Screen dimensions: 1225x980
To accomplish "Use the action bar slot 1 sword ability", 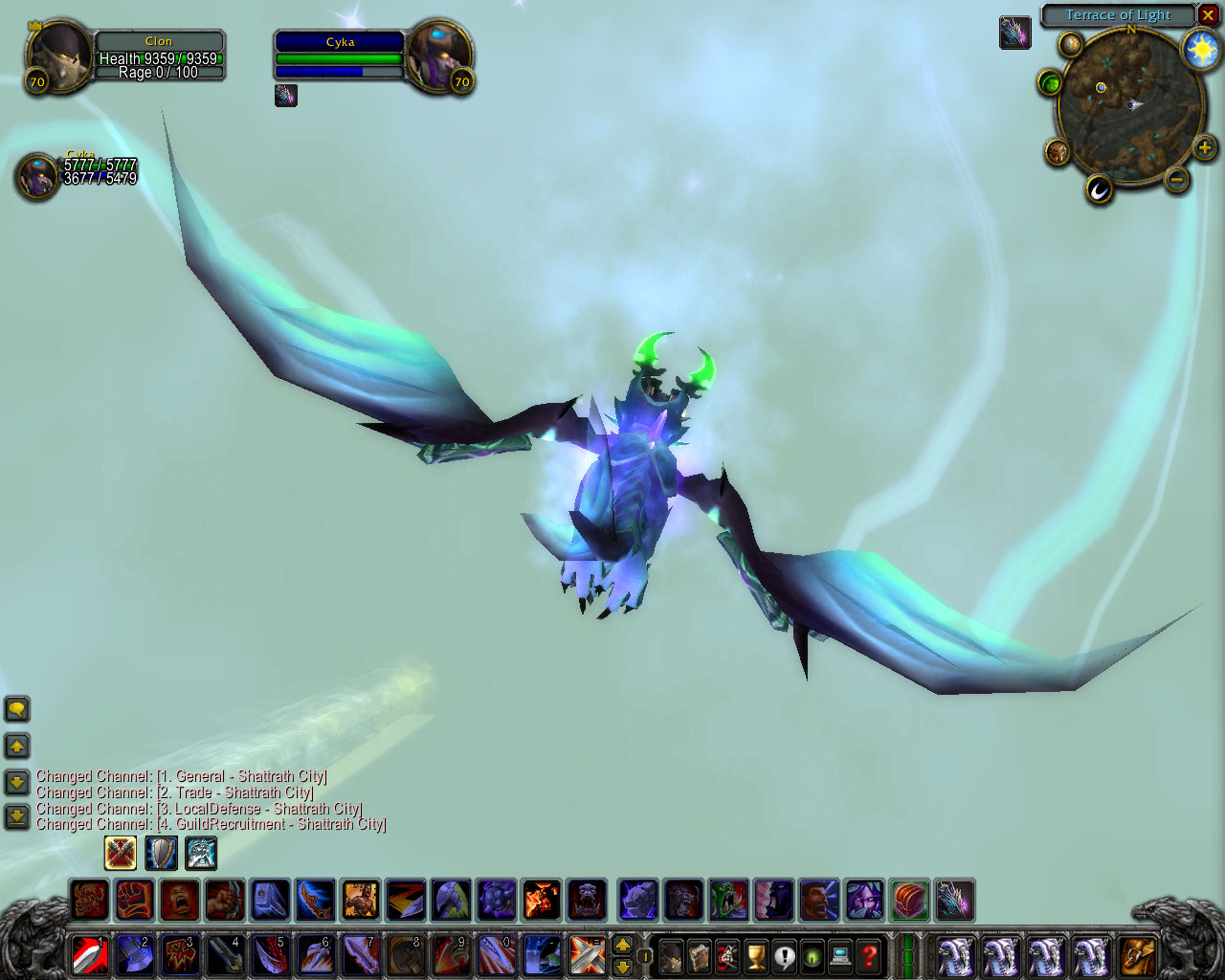I will click(90, 954).
